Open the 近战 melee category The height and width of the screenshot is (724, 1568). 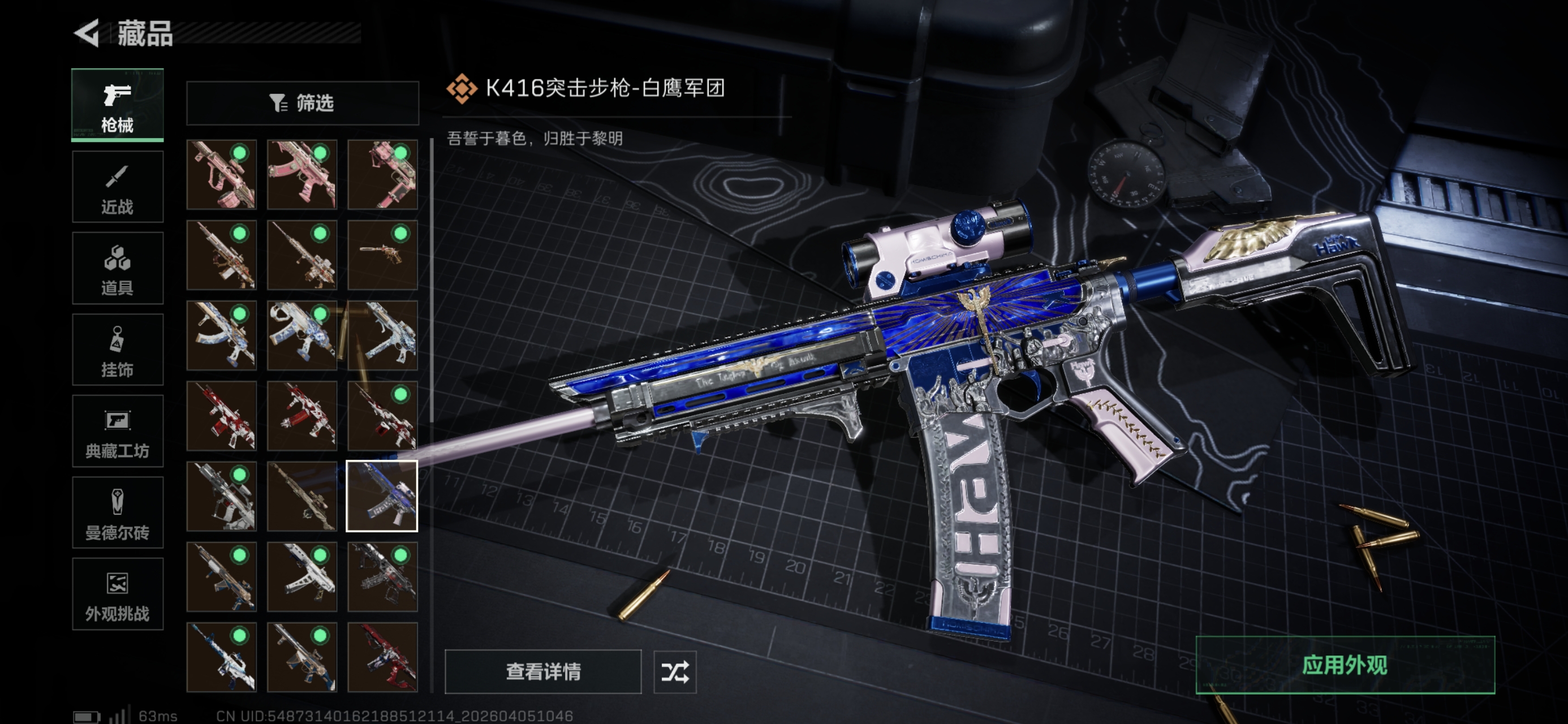pos(118,187)
